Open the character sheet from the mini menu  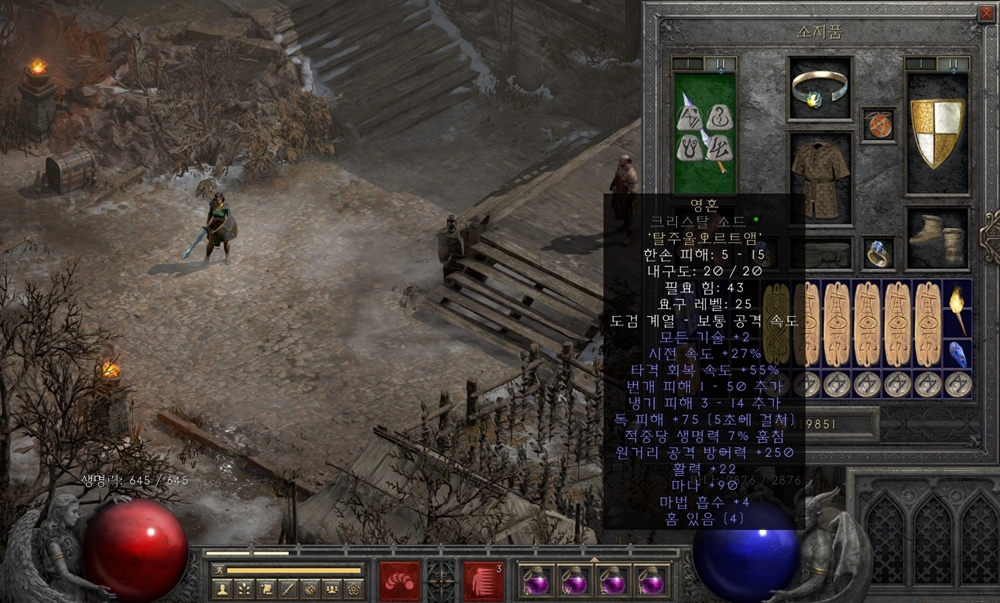pyautogui.click(x=222, y=588)
